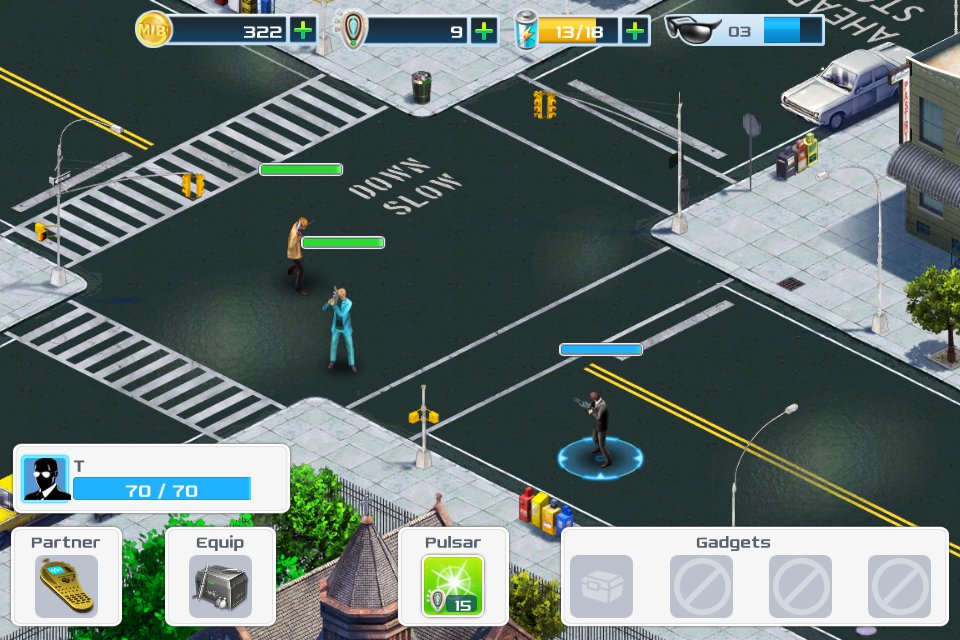The height and width of the screenshot is (640, 960).
Task: Open the Equip weapon panel
Action: [x=220, y=585]
